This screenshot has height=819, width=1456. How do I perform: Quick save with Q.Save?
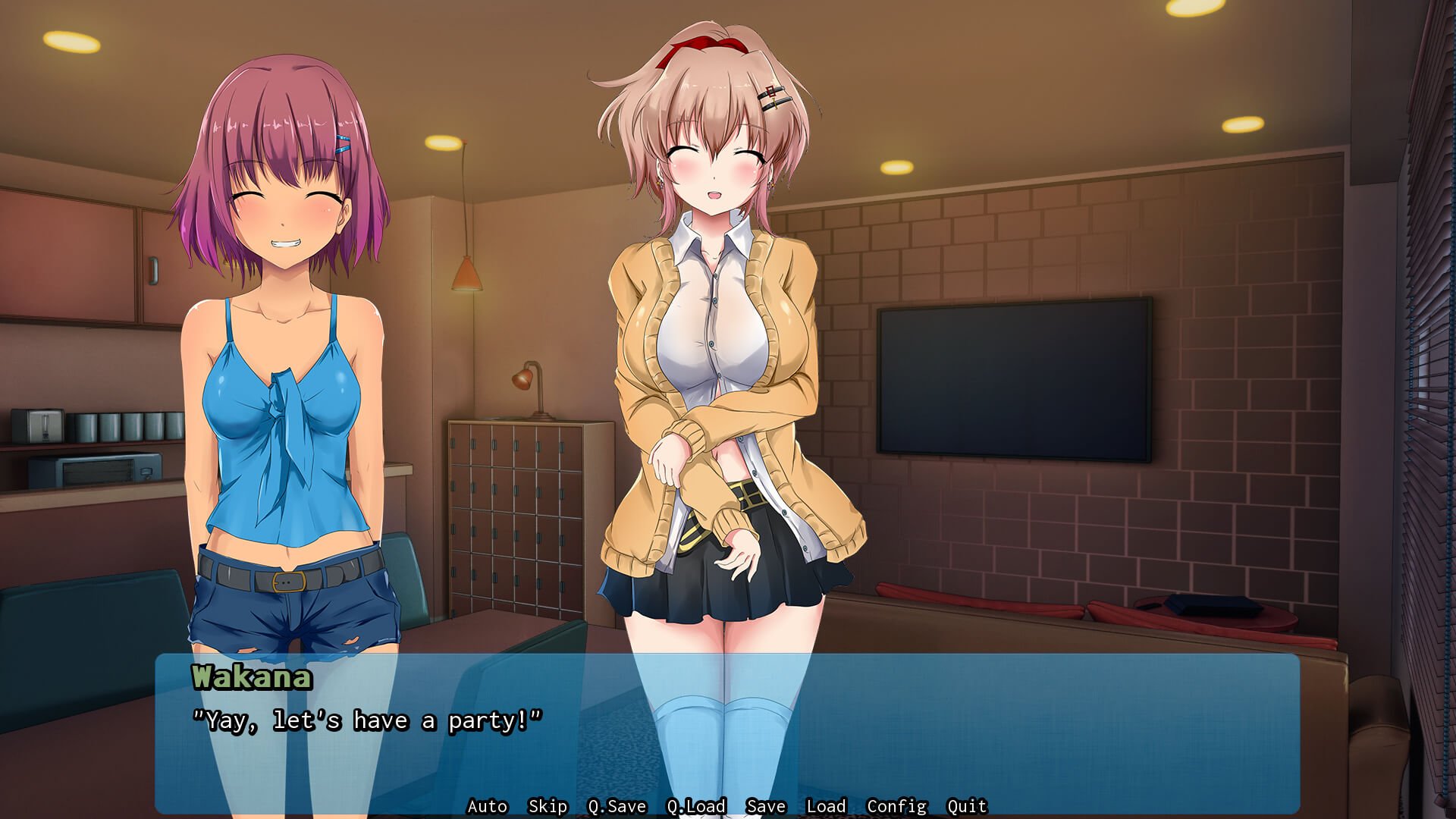[617, 806]
